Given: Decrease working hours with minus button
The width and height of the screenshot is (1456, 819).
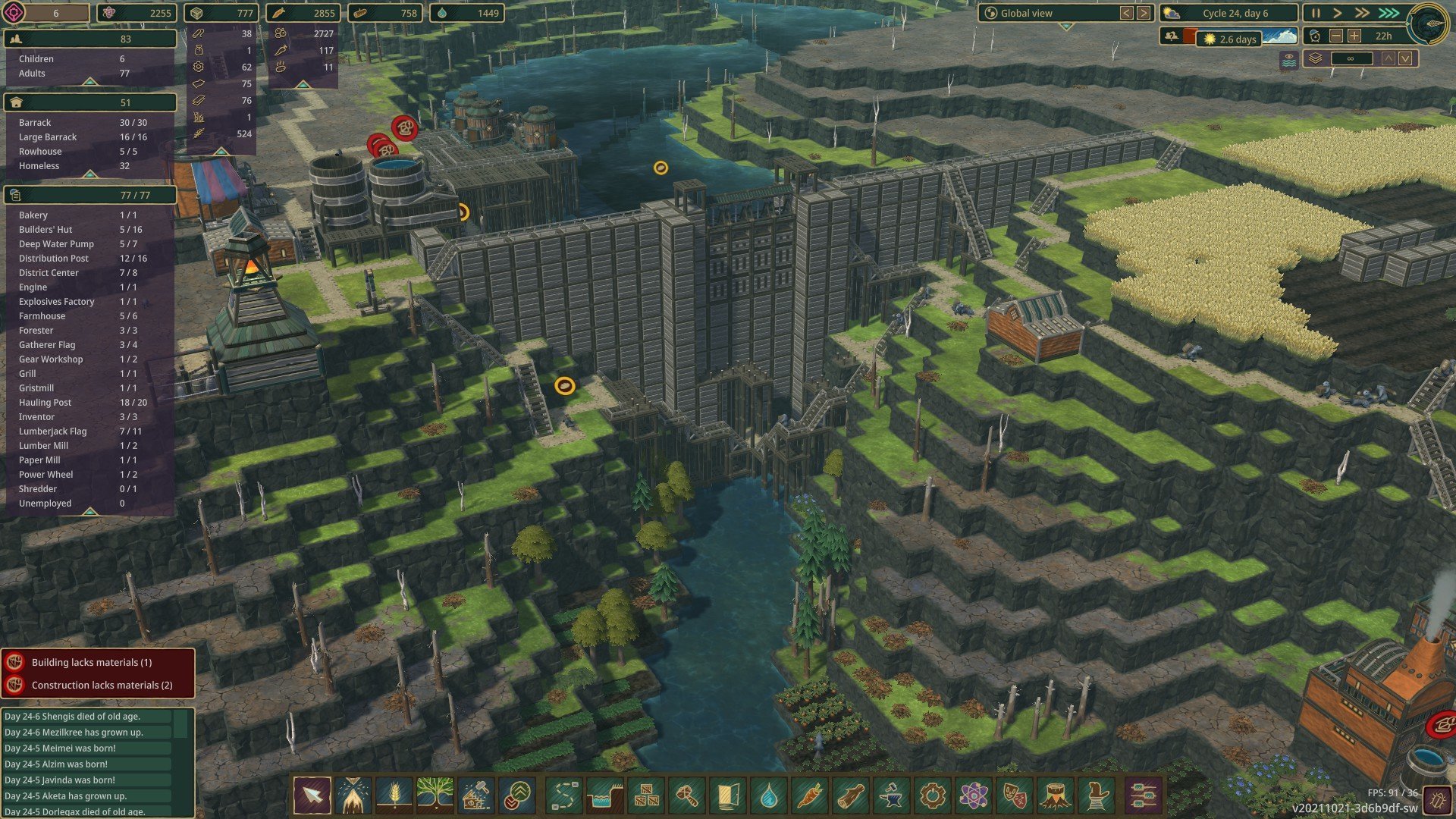Looking at the screenshot, I should point(1336,36).
